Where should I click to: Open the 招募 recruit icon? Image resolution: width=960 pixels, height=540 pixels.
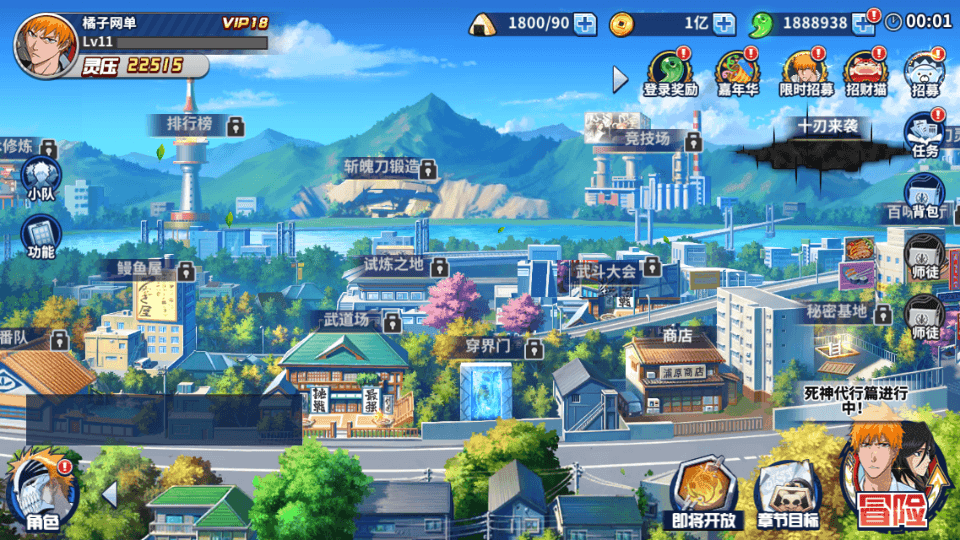point(925,73)
